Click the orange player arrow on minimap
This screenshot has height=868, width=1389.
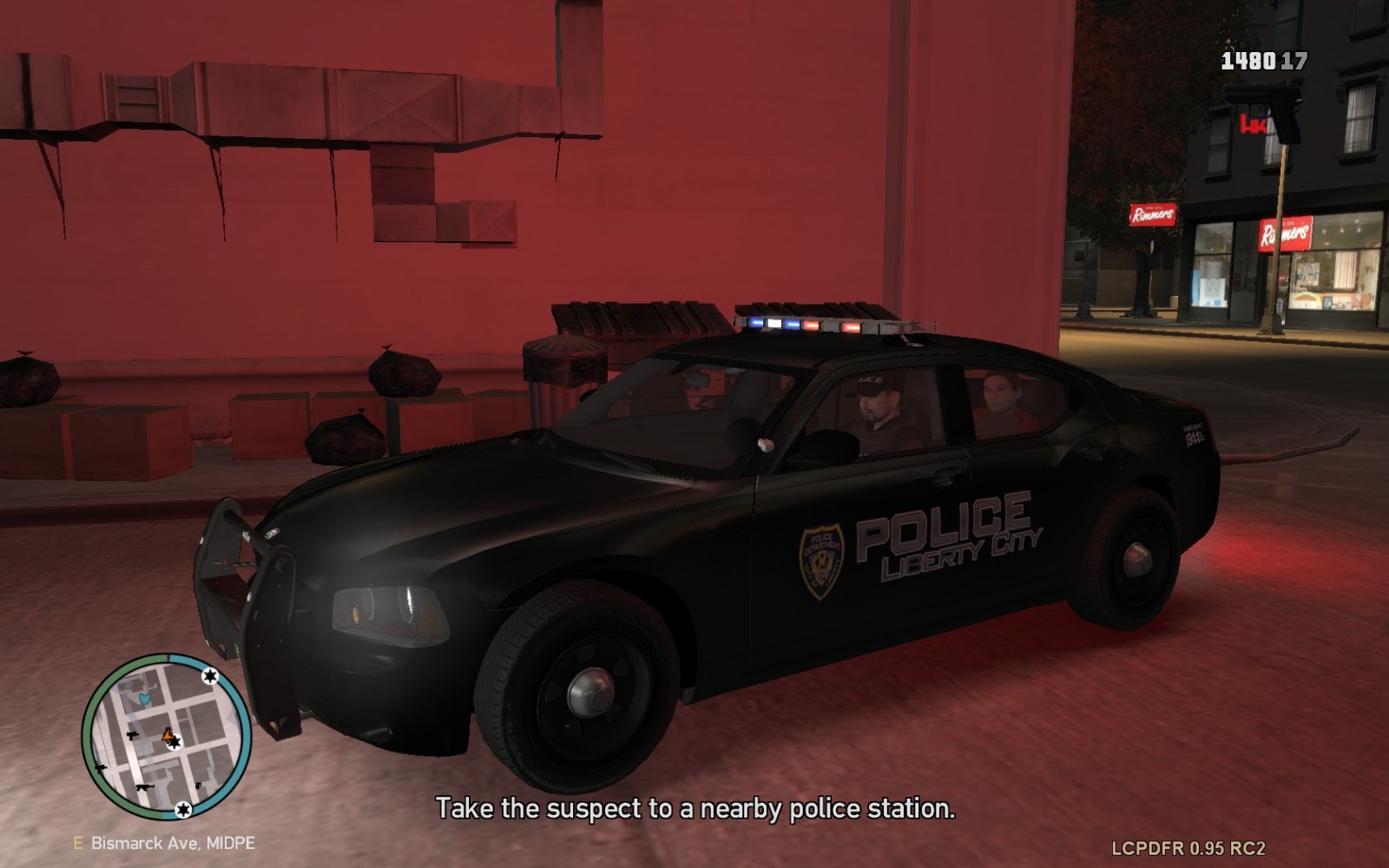point(167,736)
